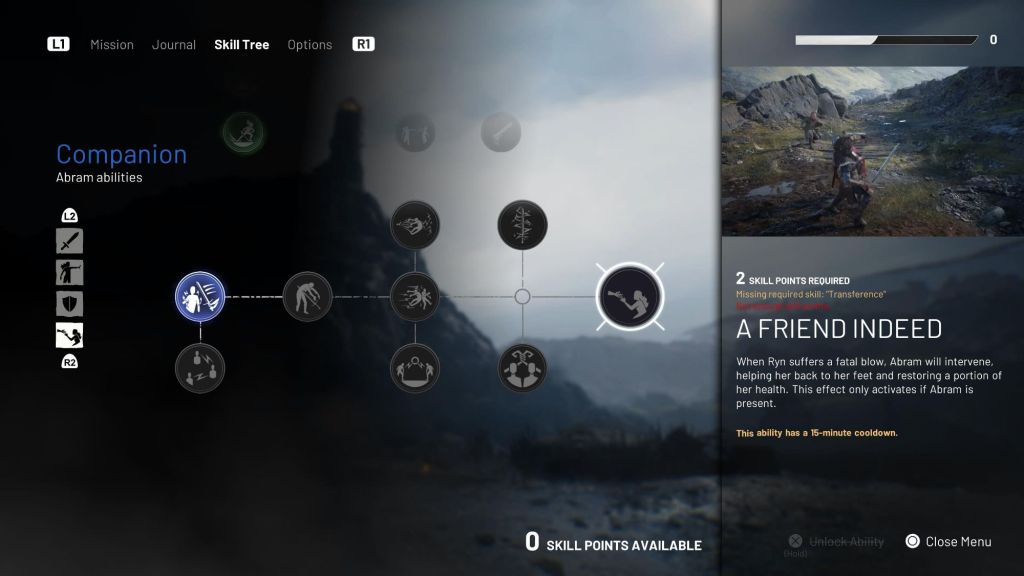Click the small empty connector node
Image resolution: width=1024 pixels, height=576 pixels.
pyautogui.click(x=522, y=297)
